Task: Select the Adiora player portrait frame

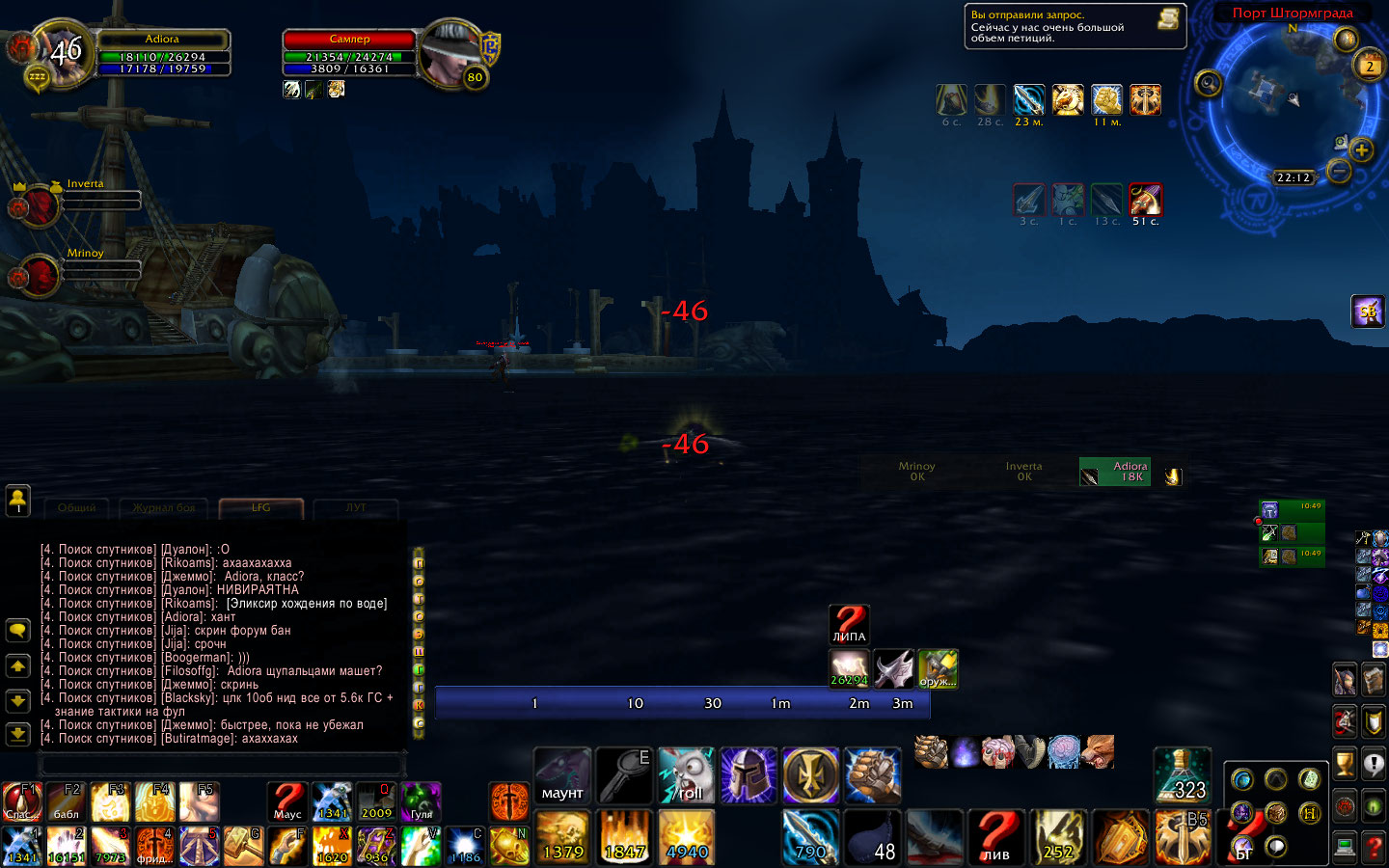Action: tap(63, 54)
